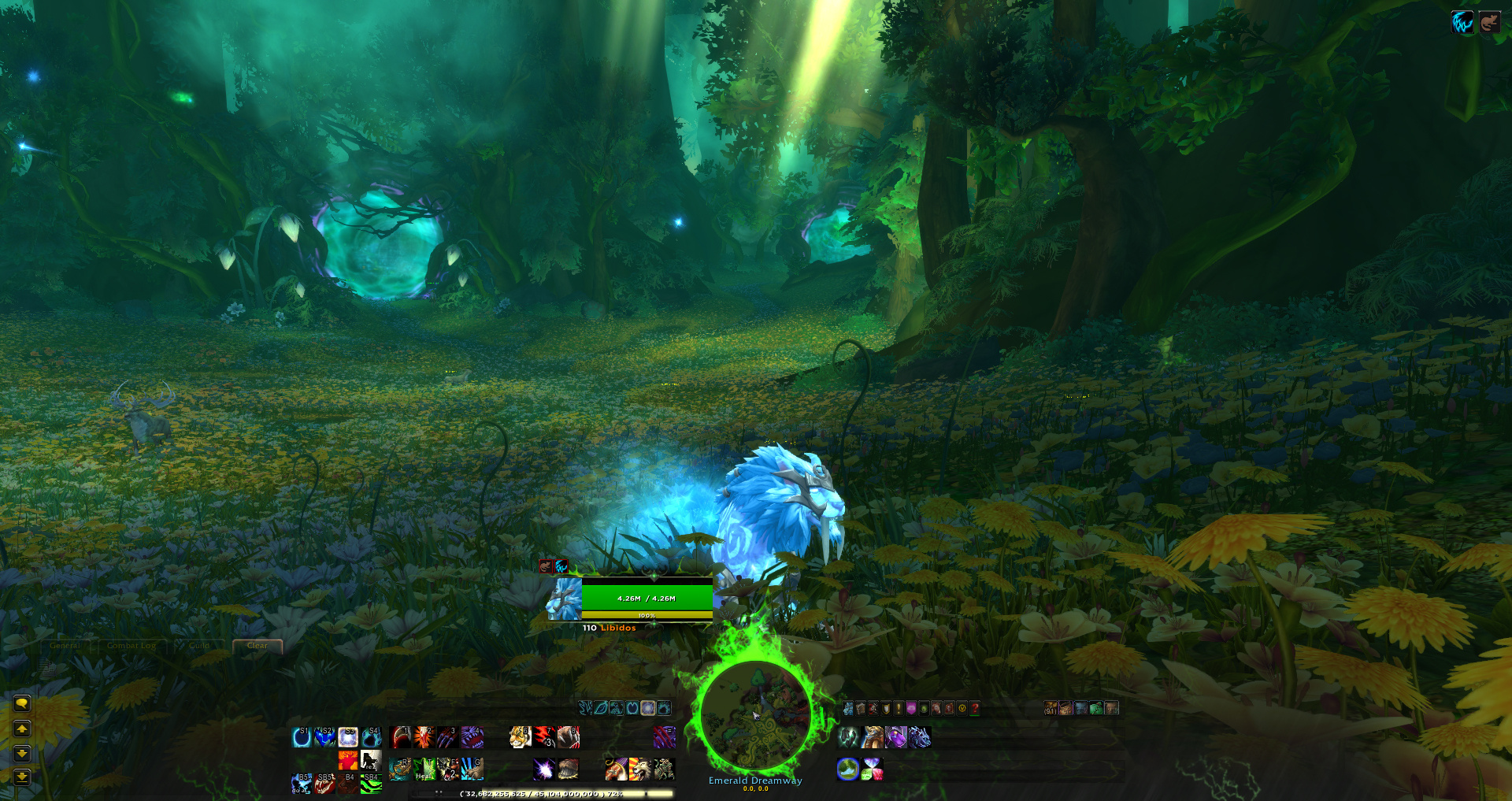The width and height of the screenshot is (1512, 801).
Task: Cast the green Heal ability on key T
Action: point(424,769)
